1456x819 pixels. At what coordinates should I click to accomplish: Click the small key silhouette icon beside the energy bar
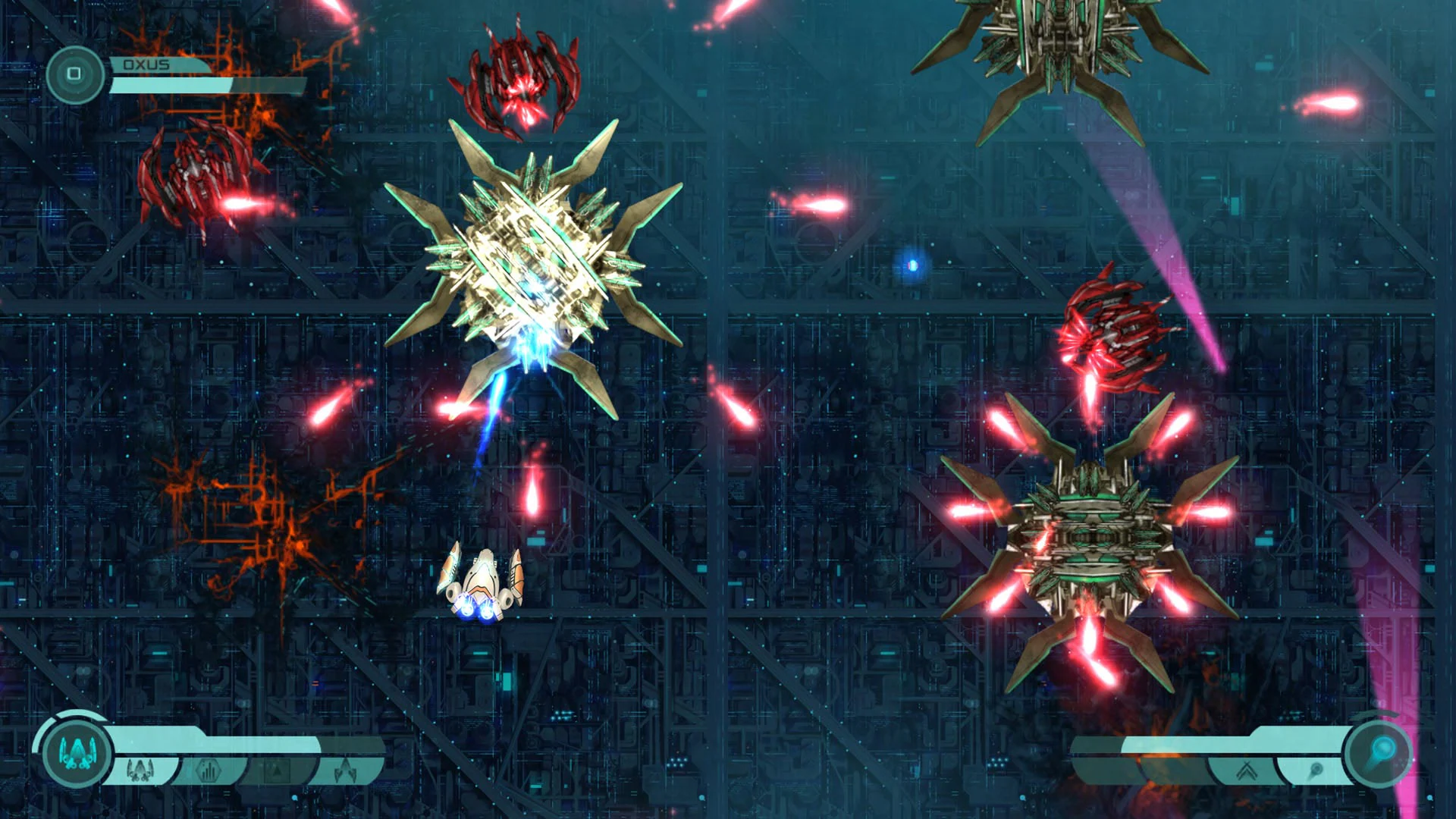point(1316,768)
